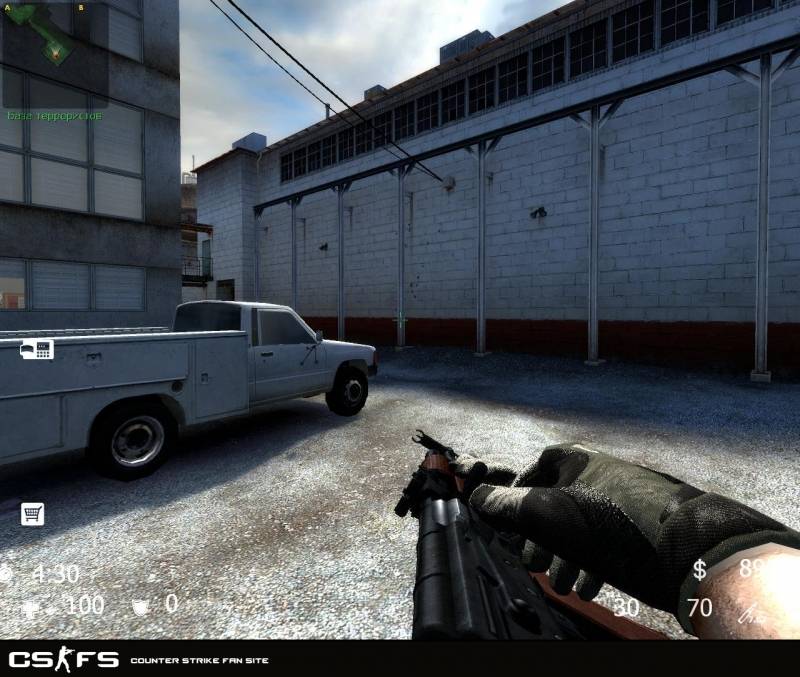Click bombsite B marker on radar
This screenshot has width=800, height=677.
(x=80, y=7)
